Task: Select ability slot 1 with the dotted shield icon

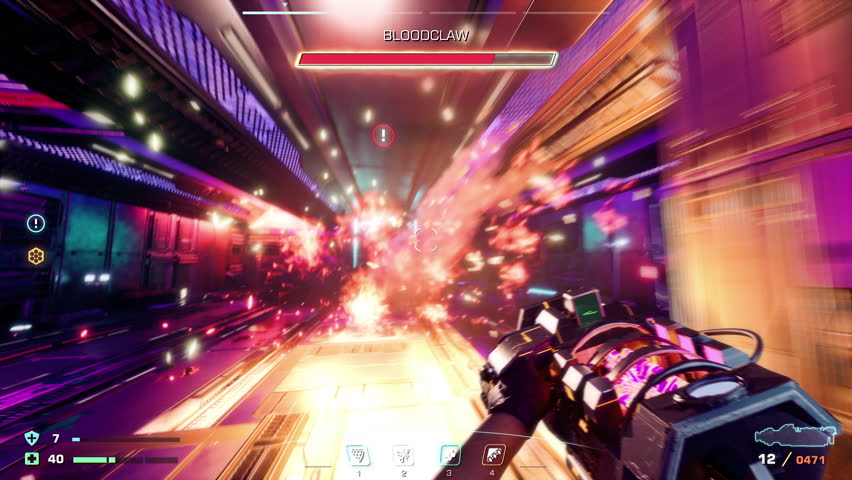Action: click(357, 455)
